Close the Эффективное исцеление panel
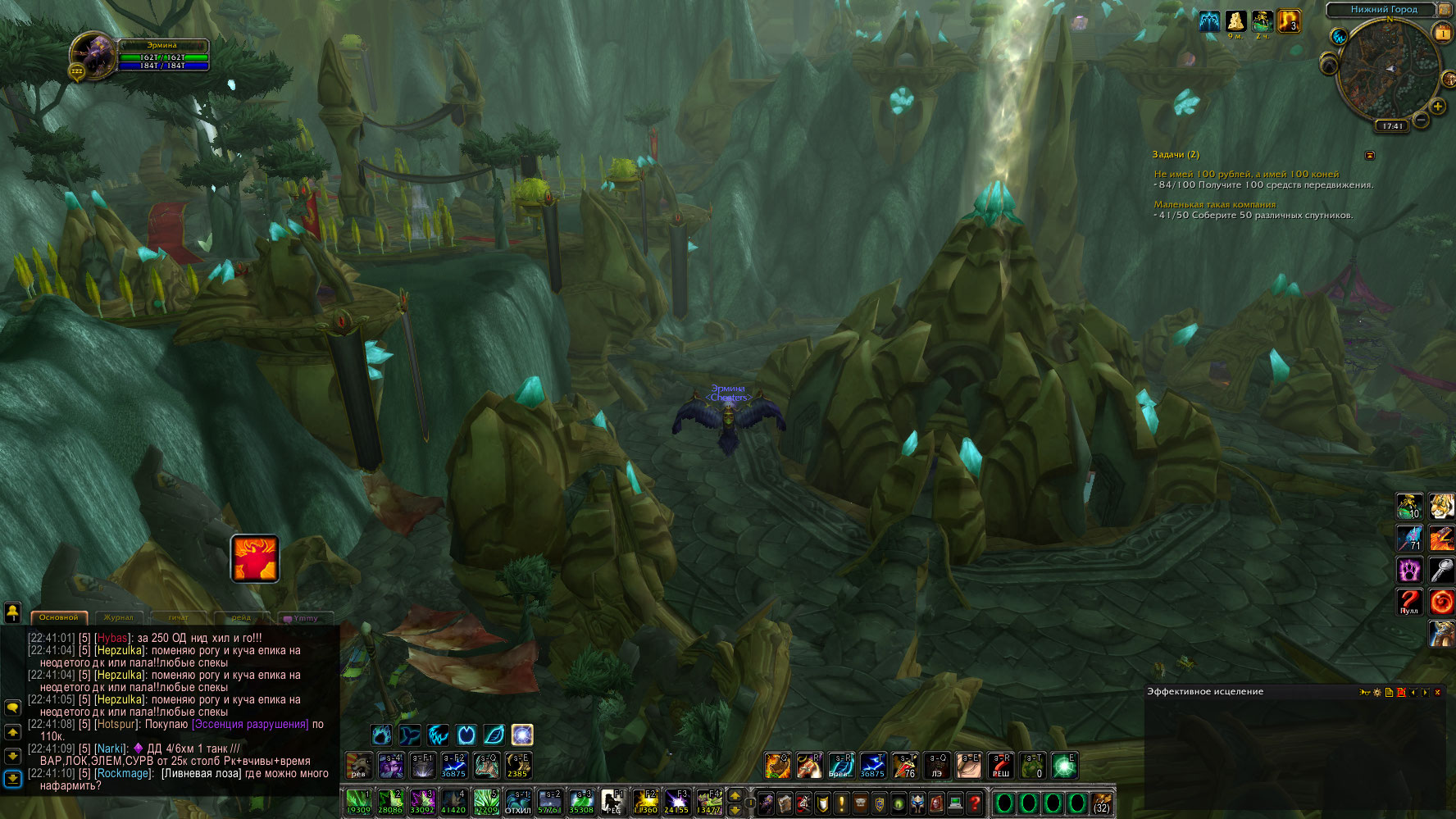The height and width of the screenshot is (819, 1456). pos(1437,693)
